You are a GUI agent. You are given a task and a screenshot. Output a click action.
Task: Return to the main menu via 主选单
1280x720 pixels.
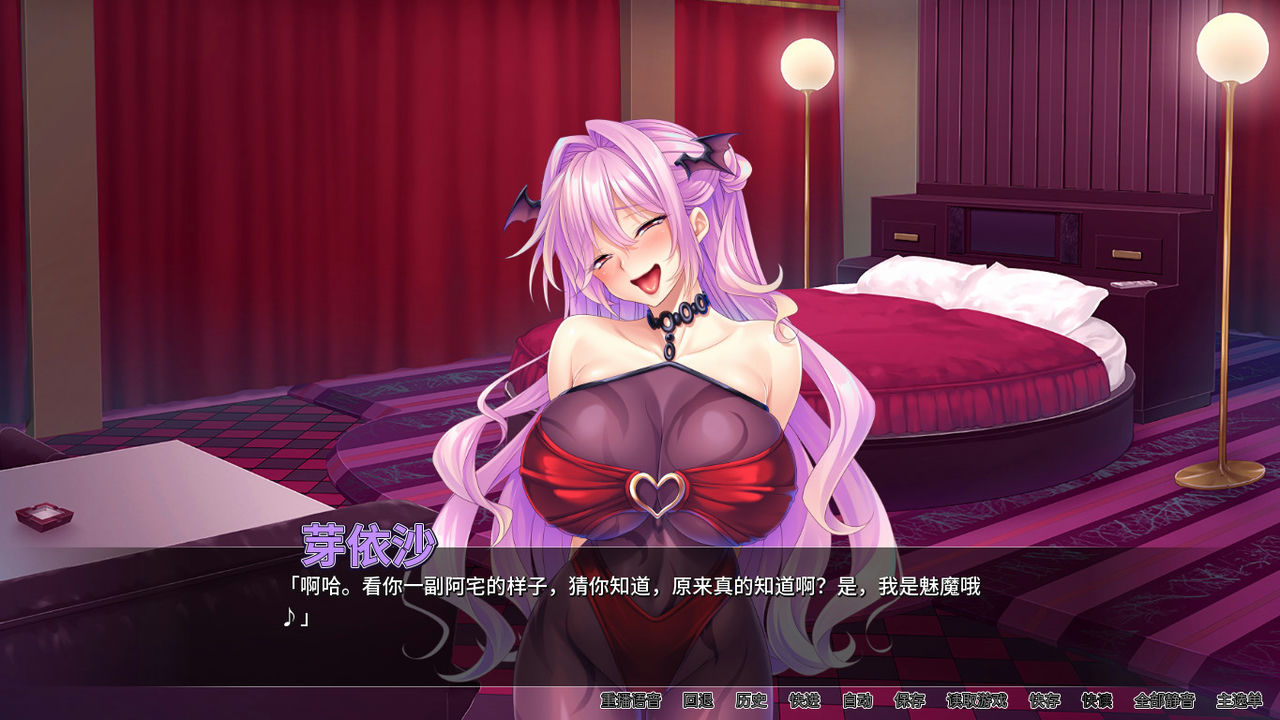(x=1240, y=703)
